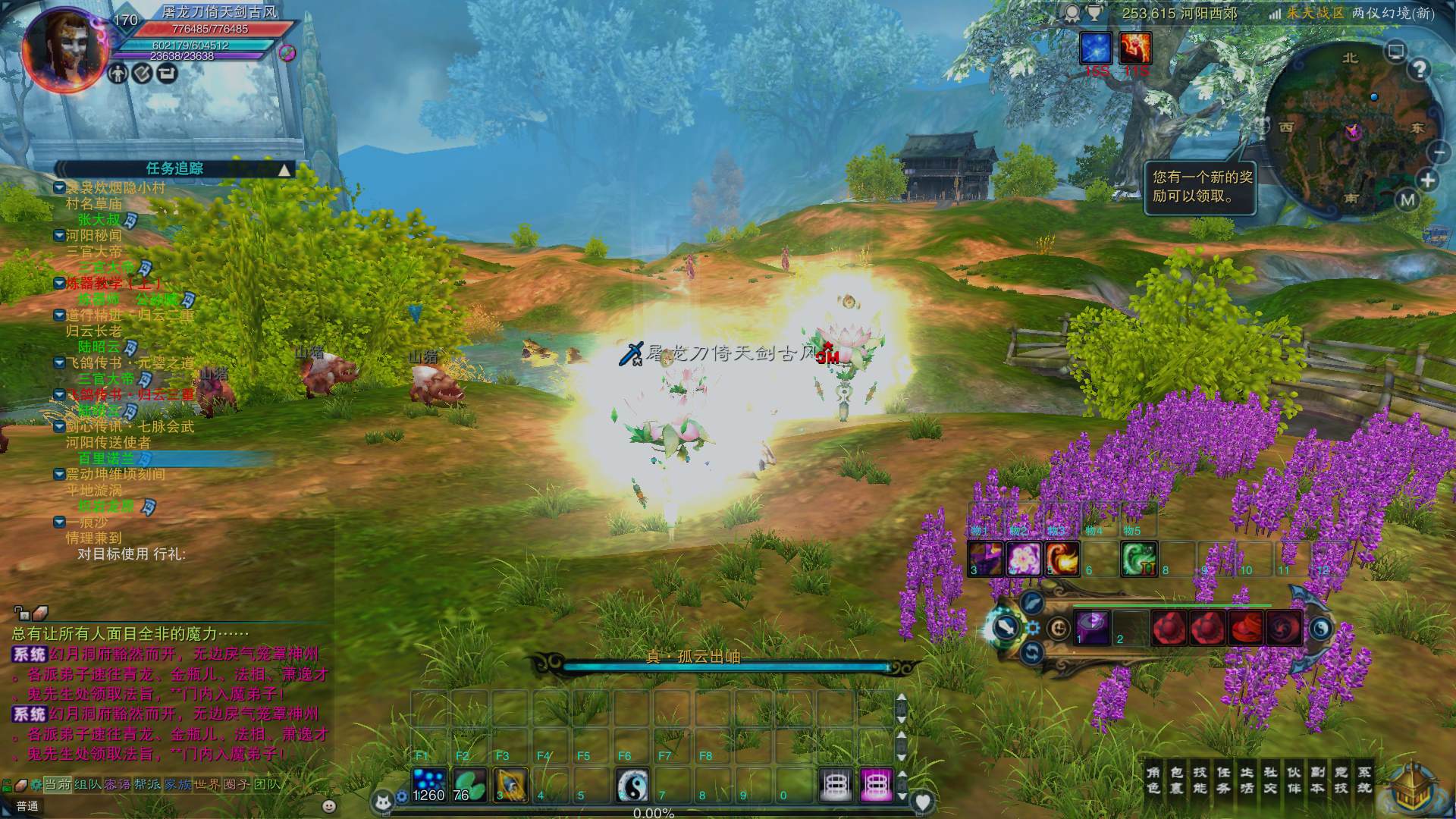
Task: Zoom out the minimap with the minus button
Action: click(x=1439, y=152)
